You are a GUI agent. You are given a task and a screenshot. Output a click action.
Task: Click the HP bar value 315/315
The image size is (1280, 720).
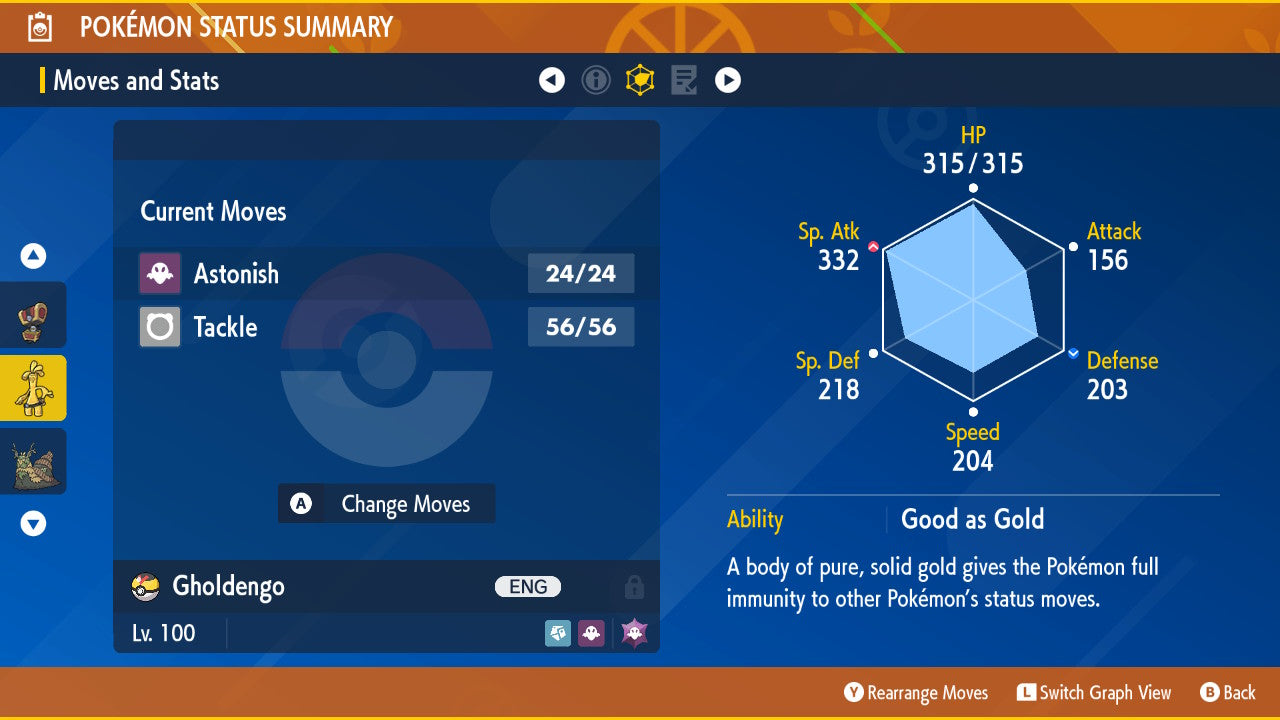pyautogui.click(x=971, y=163)
